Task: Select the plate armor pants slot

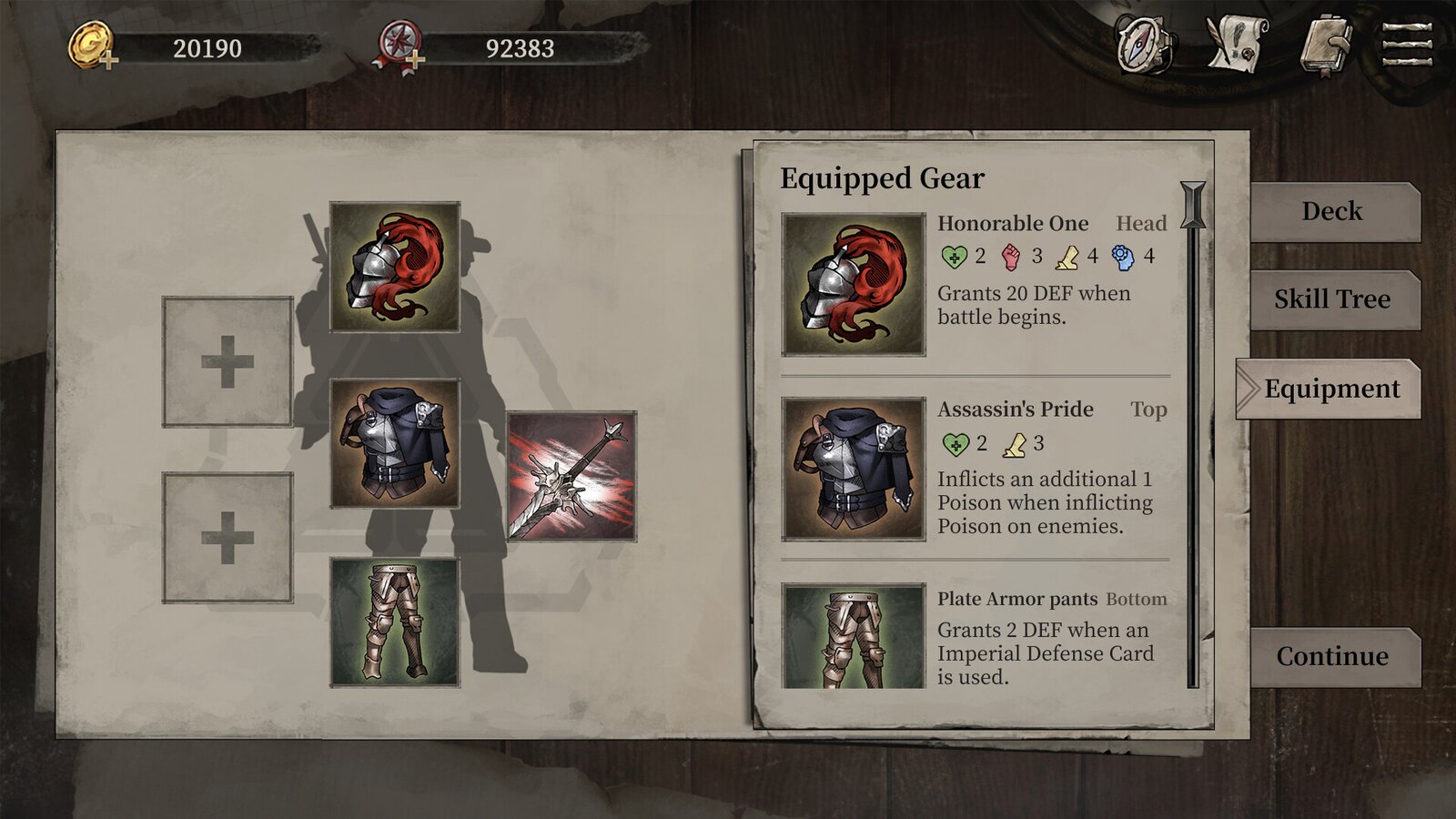Action: (395, 622)
